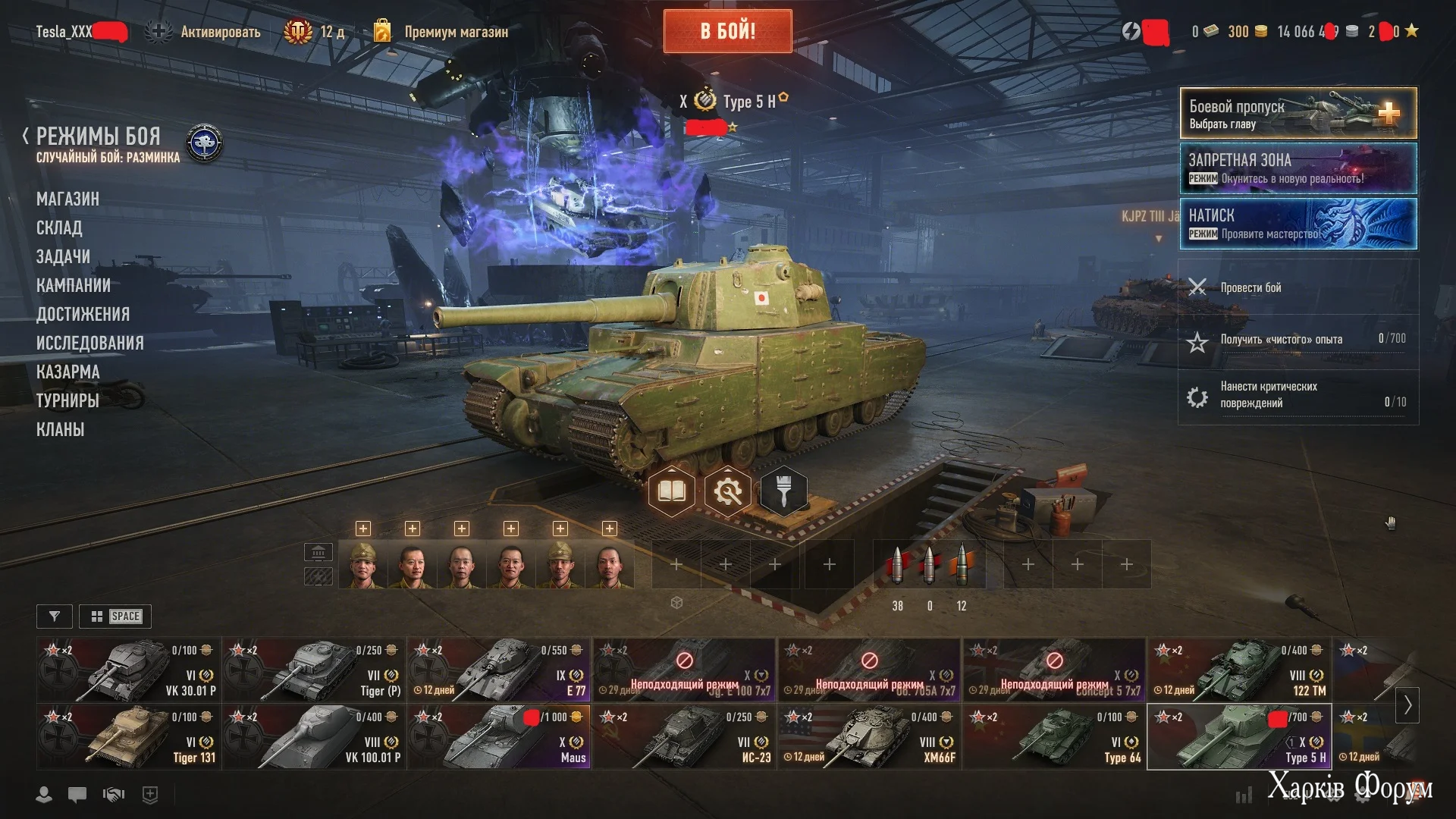1456x819 pixels.
Task: Choose the Tiger 131 tank card
Action: tap(128, 737)
